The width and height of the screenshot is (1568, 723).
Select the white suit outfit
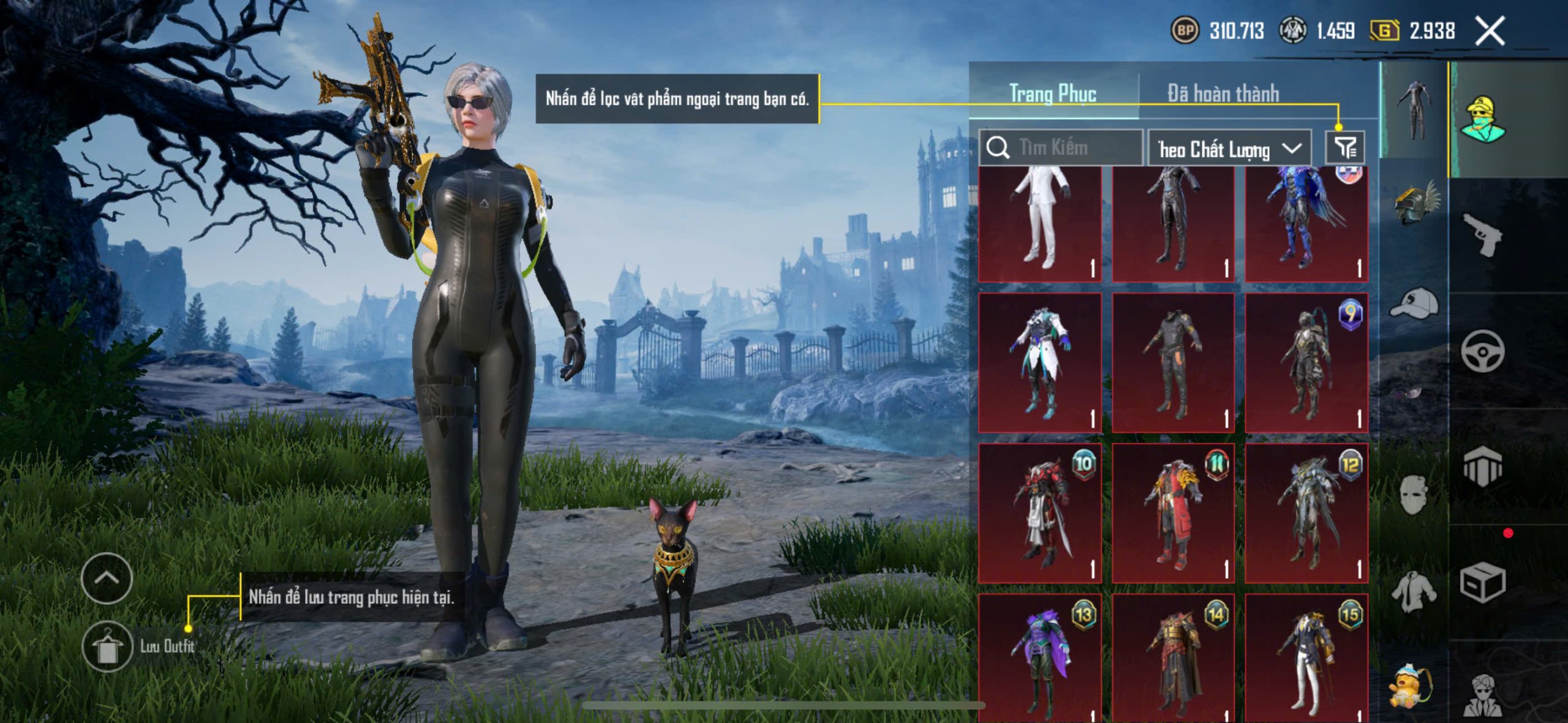pos(1040,223)
